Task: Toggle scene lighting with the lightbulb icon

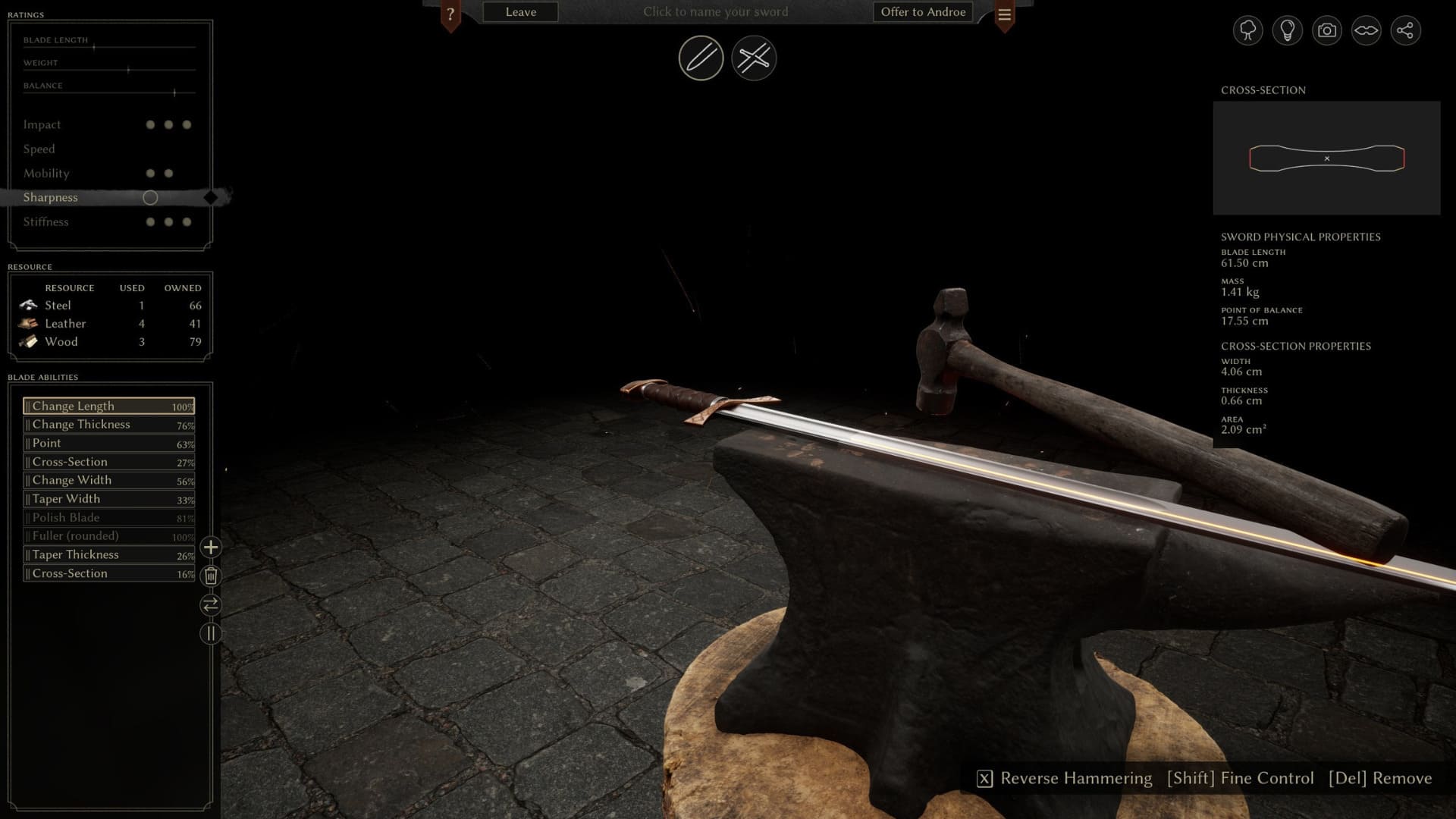Action: (1287, 30)
